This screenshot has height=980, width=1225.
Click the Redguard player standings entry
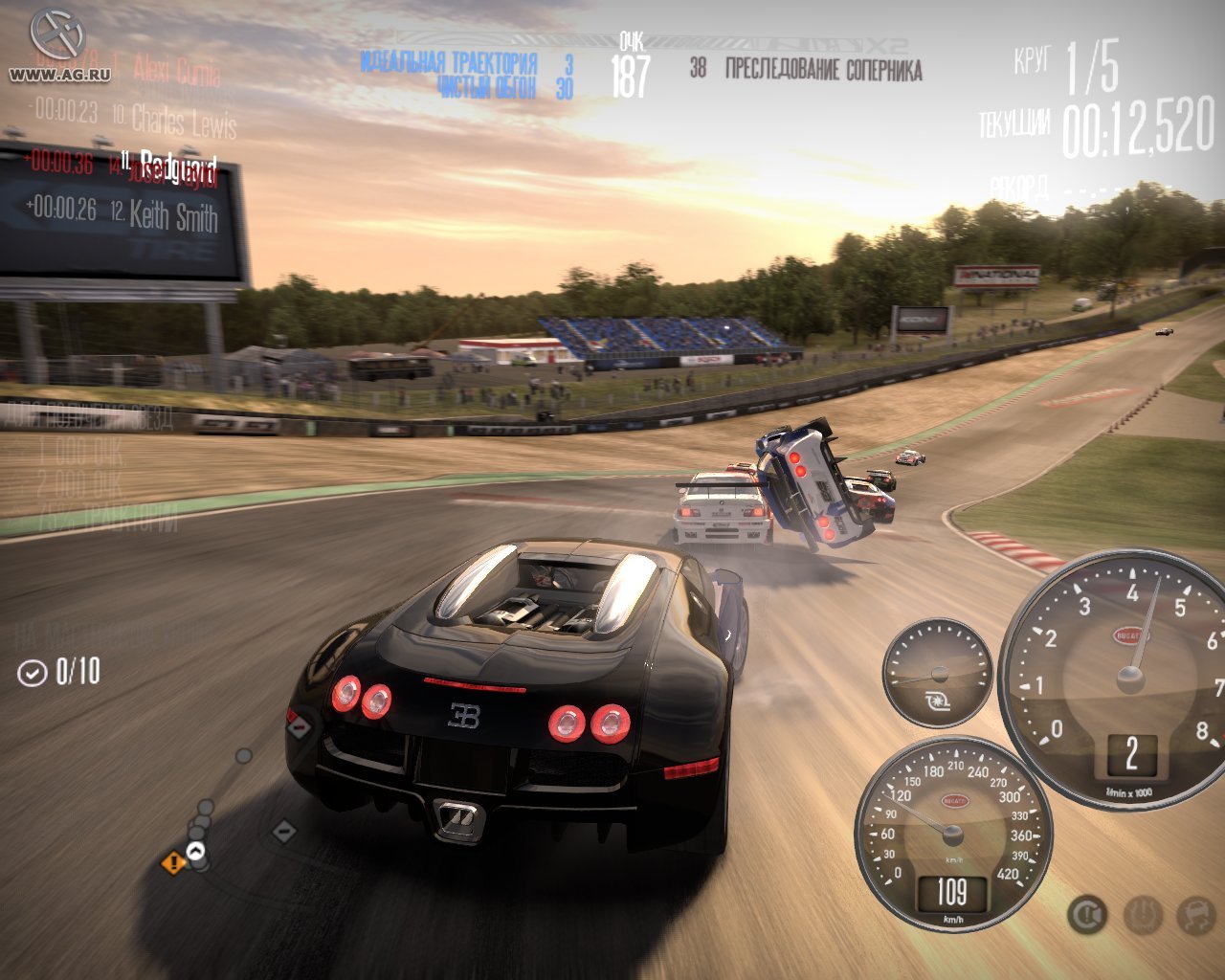178,165
